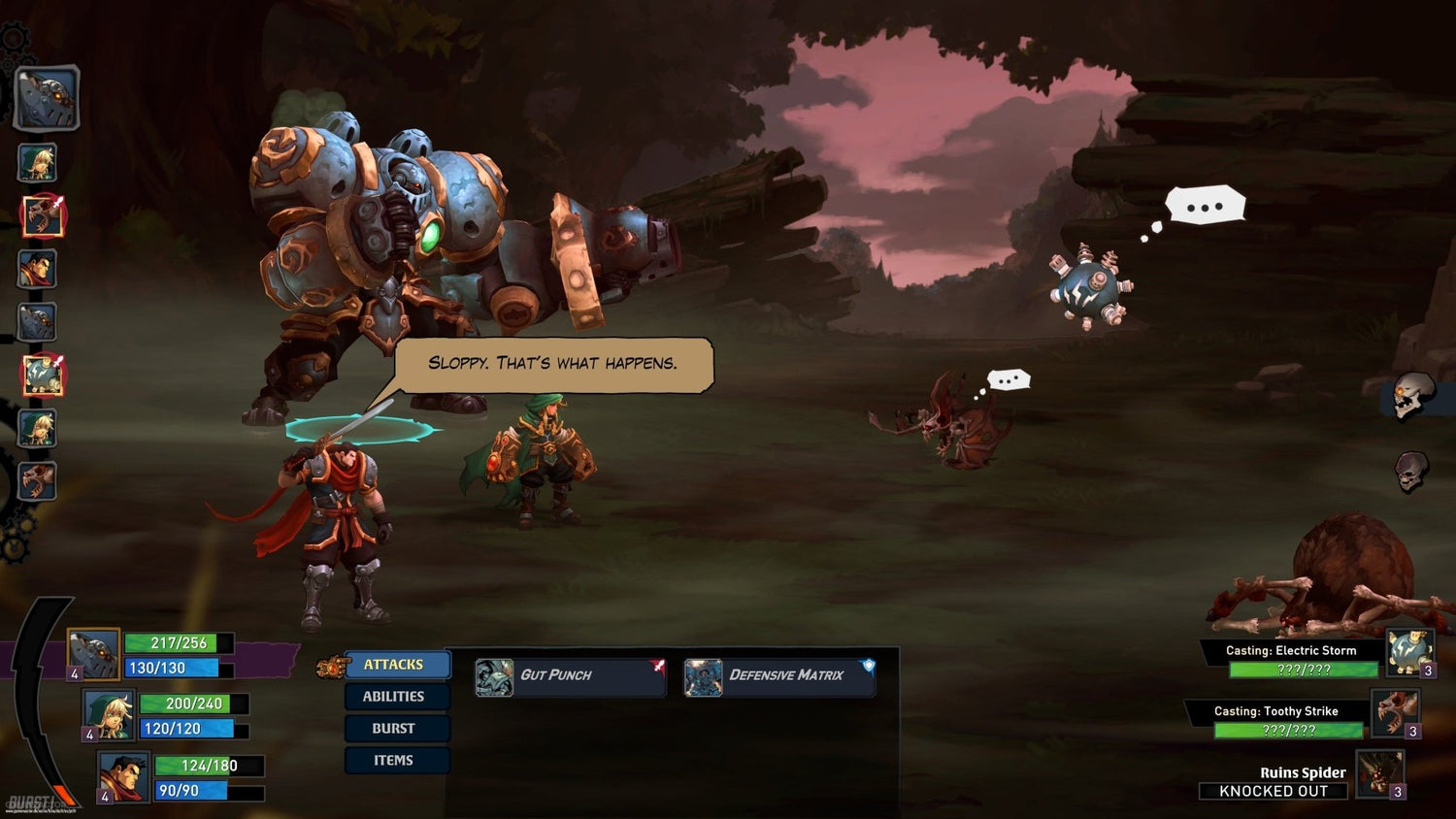
Task: Click the 'Sloppy. That's what happens.' speech bubble
Action: 553,364
